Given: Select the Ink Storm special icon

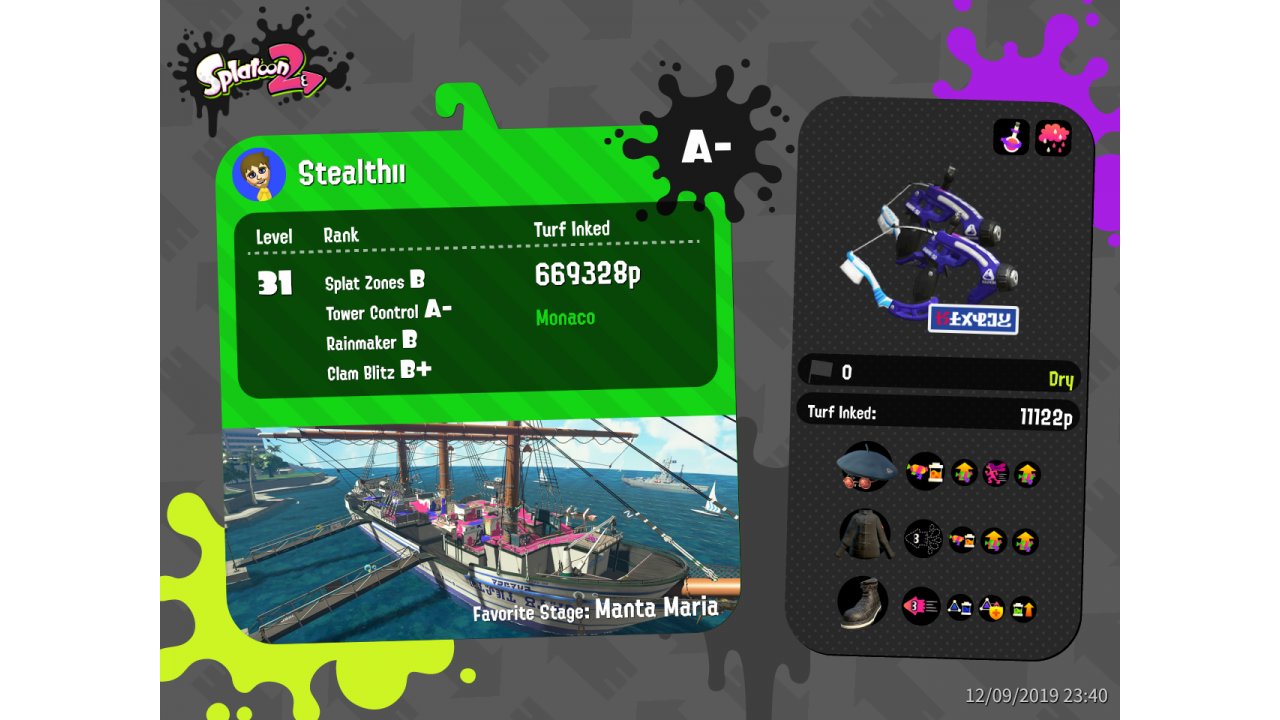Looking at the screenshot, I should click(x=1053, y=137).
